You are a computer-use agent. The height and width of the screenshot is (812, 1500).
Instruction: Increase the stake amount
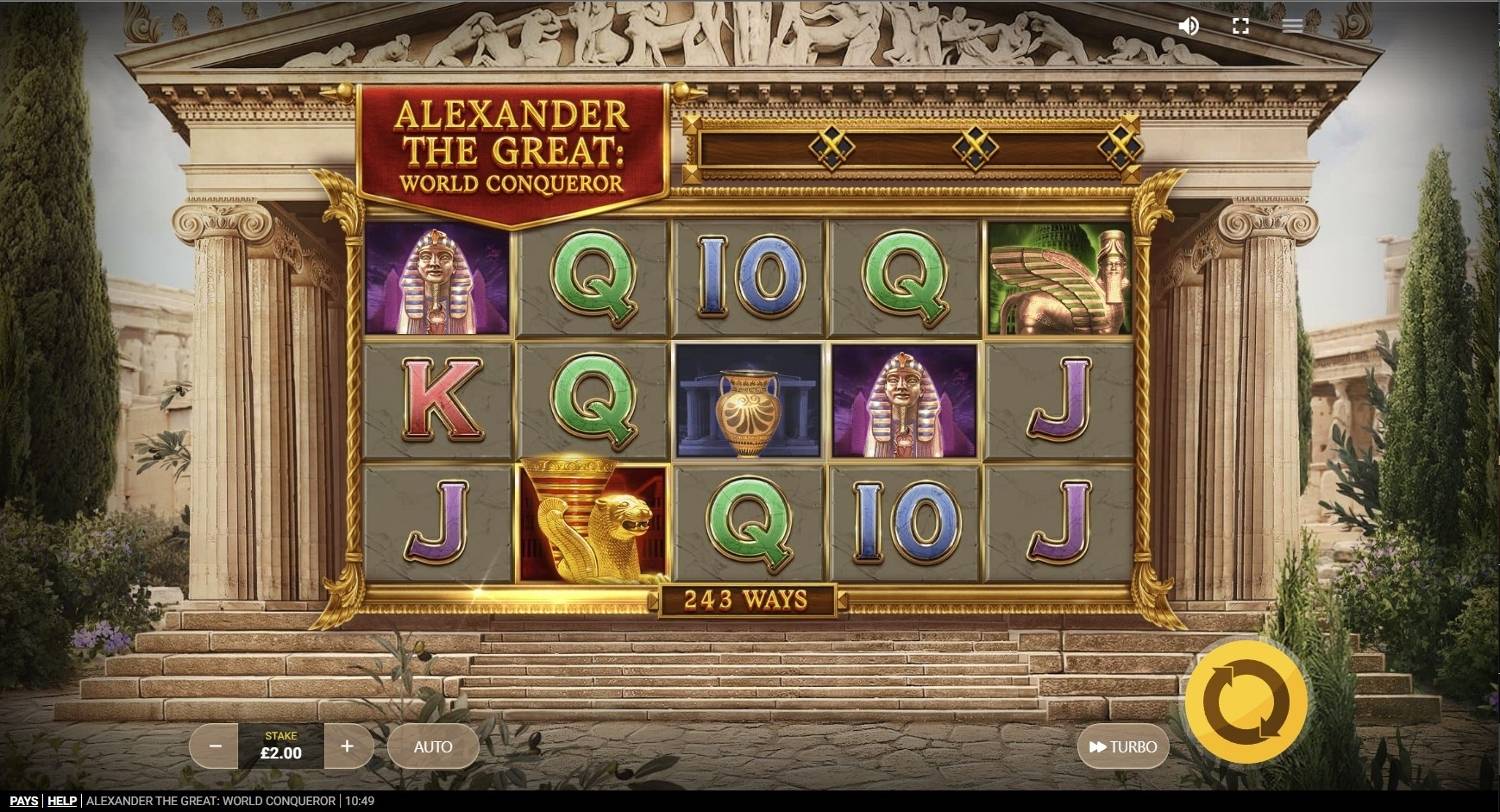pyautogui.click(x=347, y=746)
